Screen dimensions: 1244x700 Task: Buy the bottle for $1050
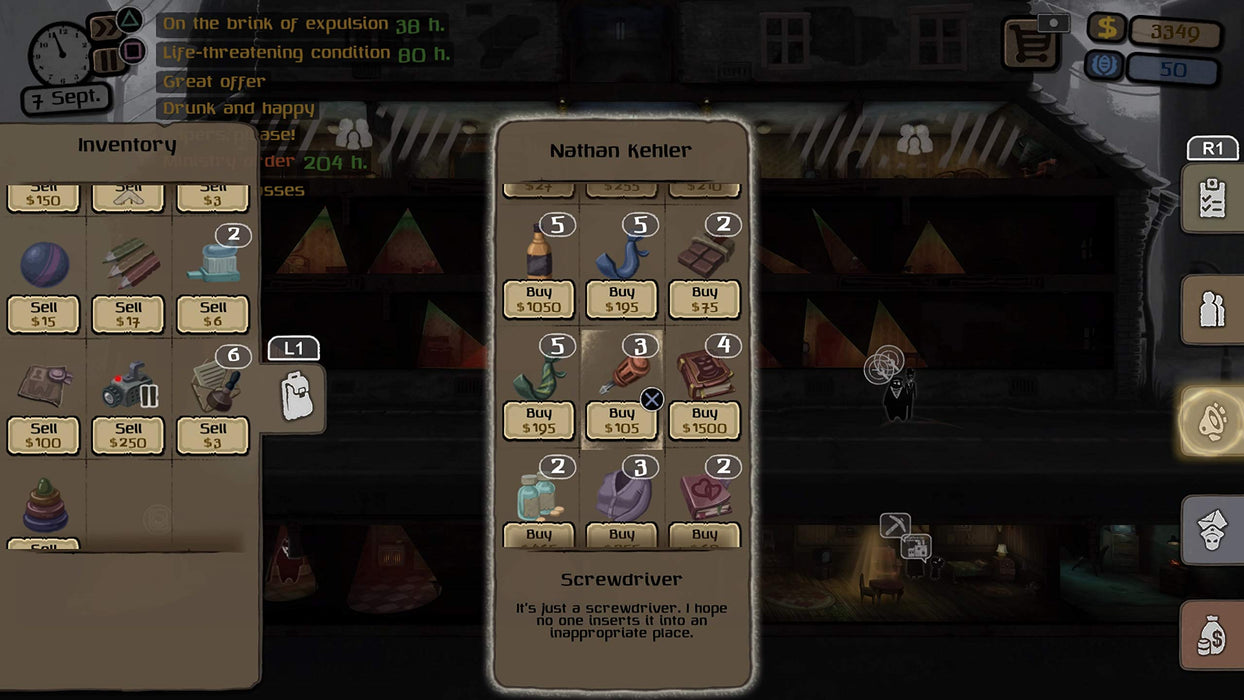[538, 299]
